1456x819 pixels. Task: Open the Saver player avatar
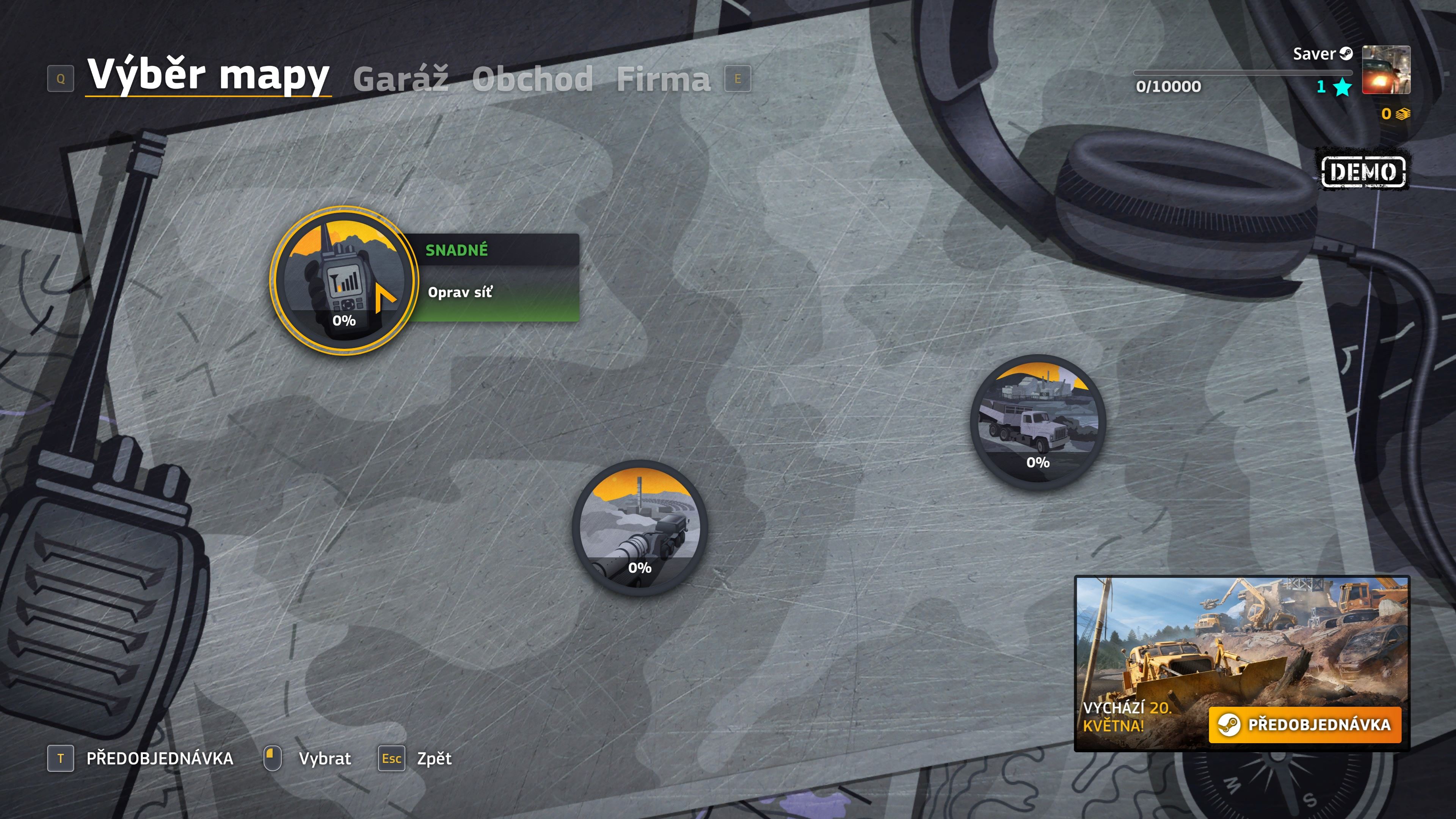[1385, 69]
